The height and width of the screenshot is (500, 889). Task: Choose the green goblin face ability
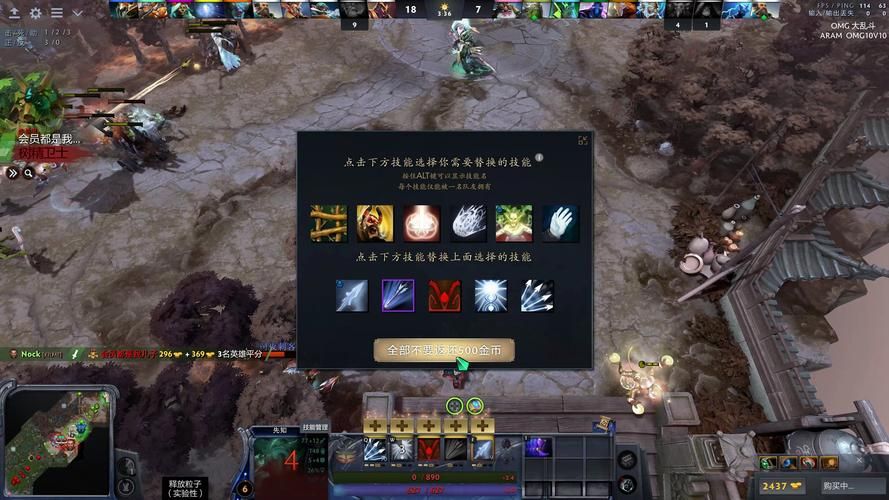[x=514, y=223]
